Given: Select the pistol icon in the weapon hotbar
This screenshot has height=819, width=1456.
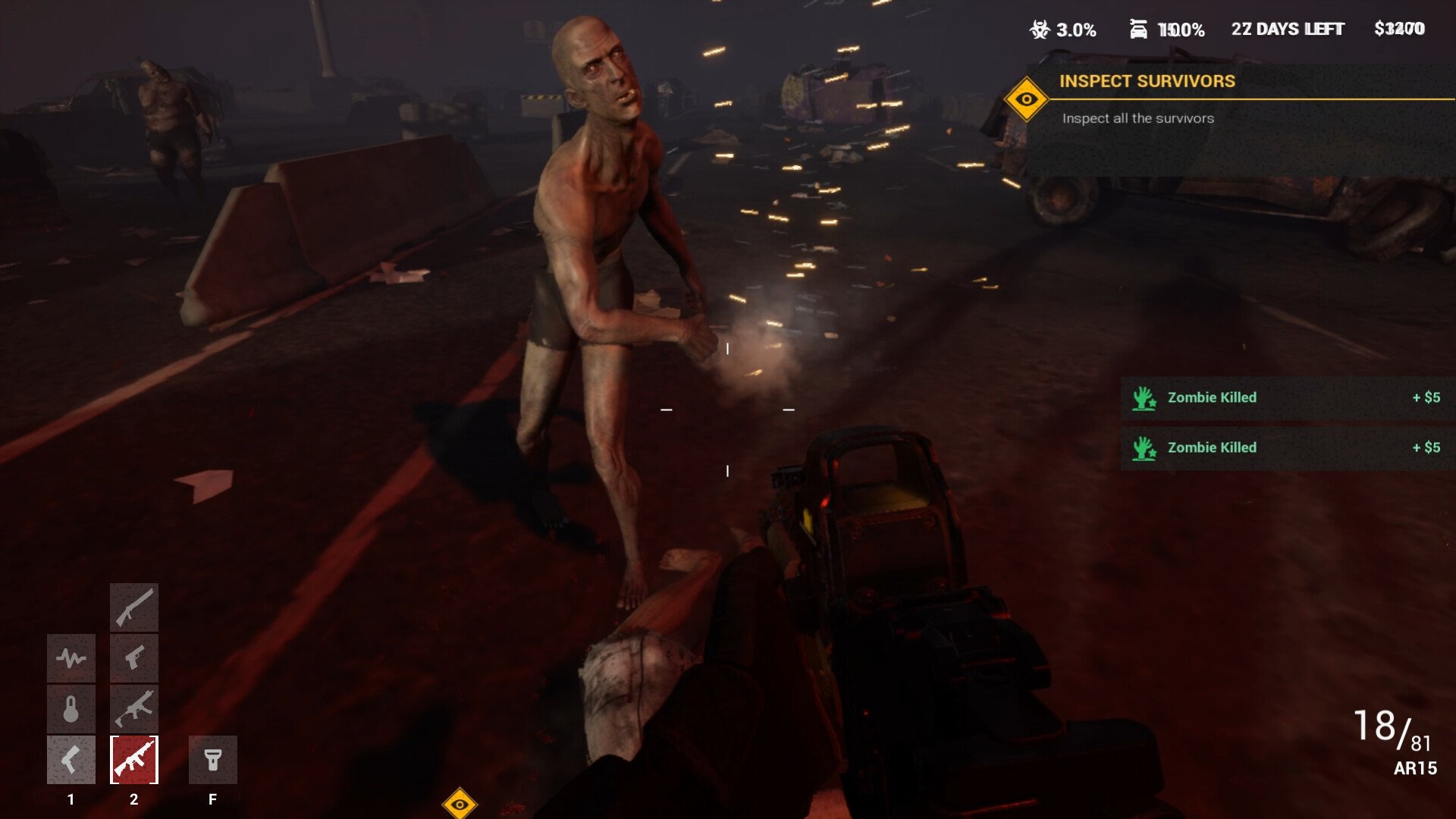Looking at the screenshot, I should pyautogui.click(x=134, y=659).
